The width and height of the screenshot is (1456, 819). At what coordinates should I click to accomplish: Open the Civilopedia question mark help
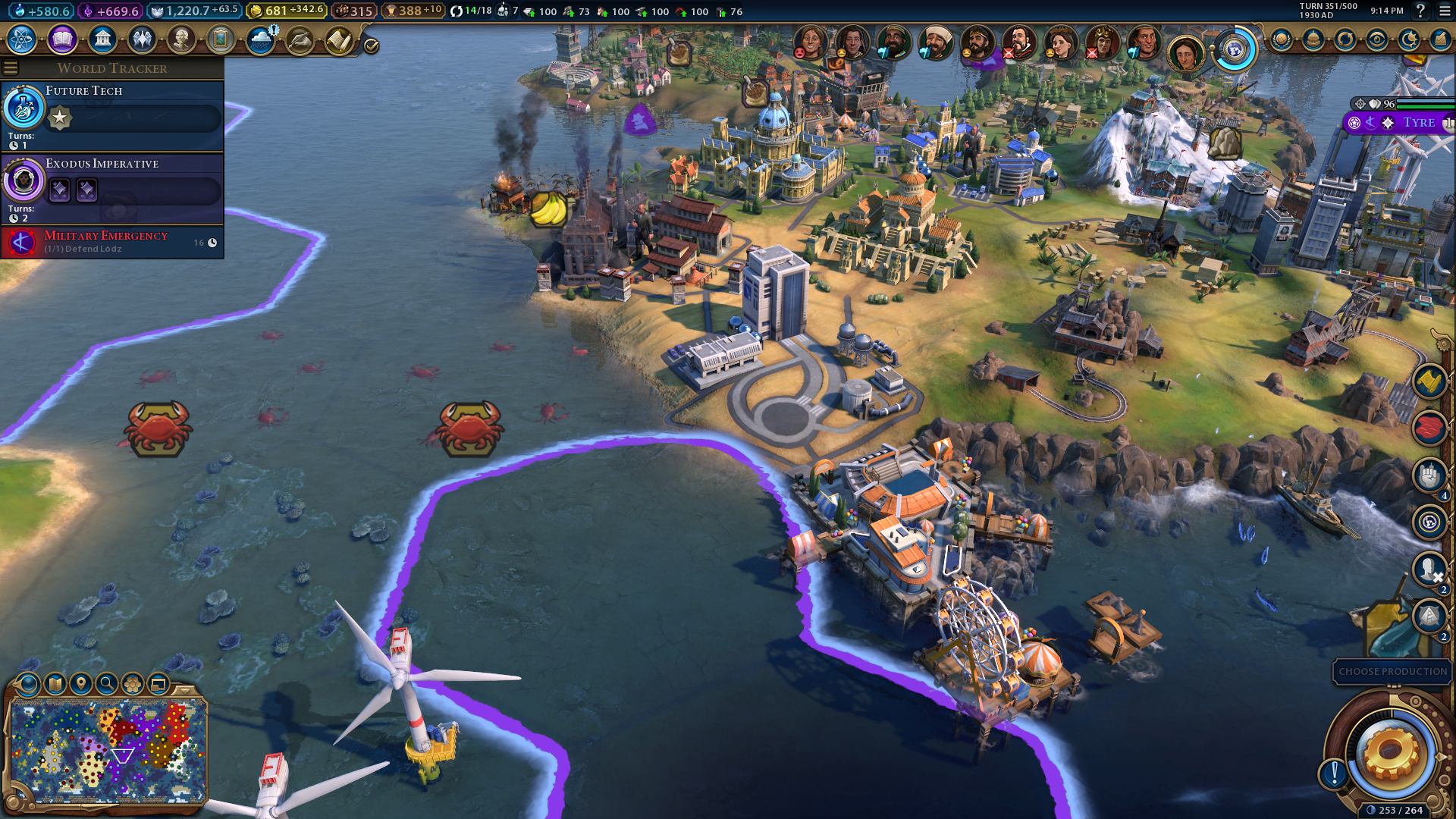tap(1420, 11)
